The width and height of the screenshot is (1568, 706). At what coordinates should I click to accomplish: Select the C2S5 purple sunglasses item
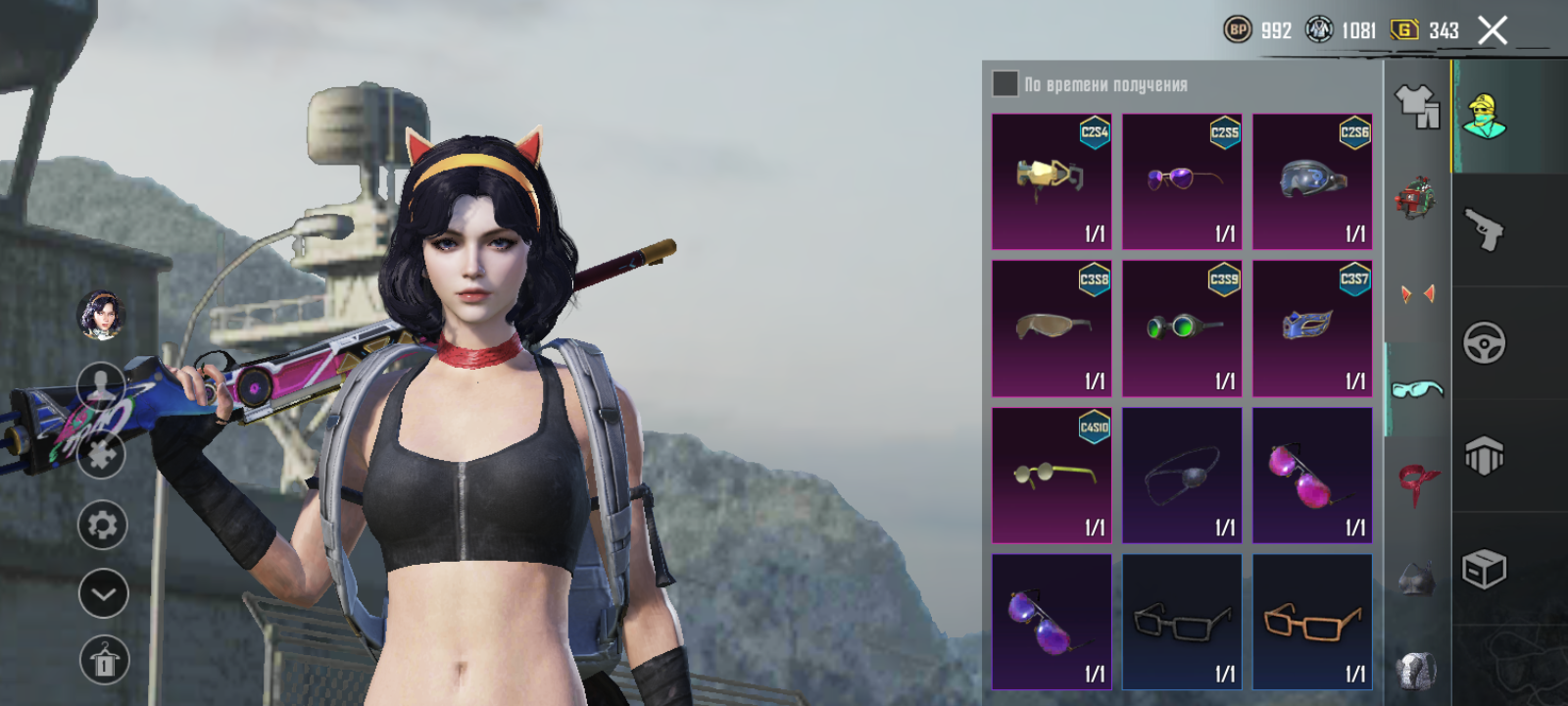click(x=1182, y=181)
